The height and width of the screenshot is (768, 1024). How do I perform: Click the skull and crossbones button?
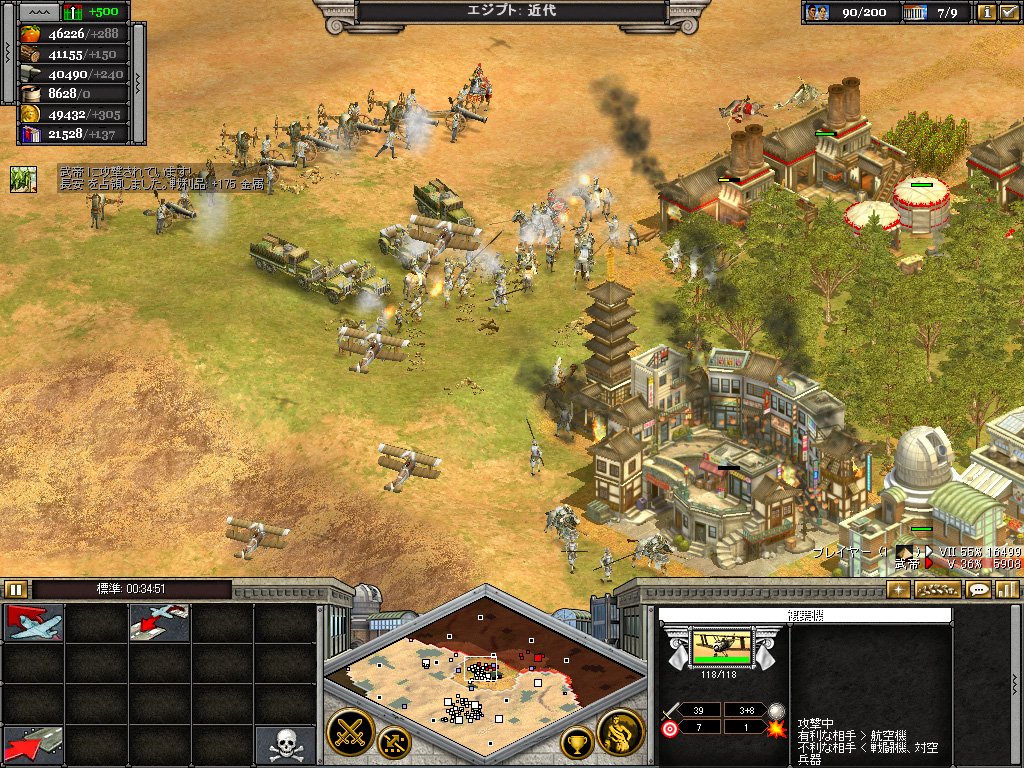tap(284, 744)
